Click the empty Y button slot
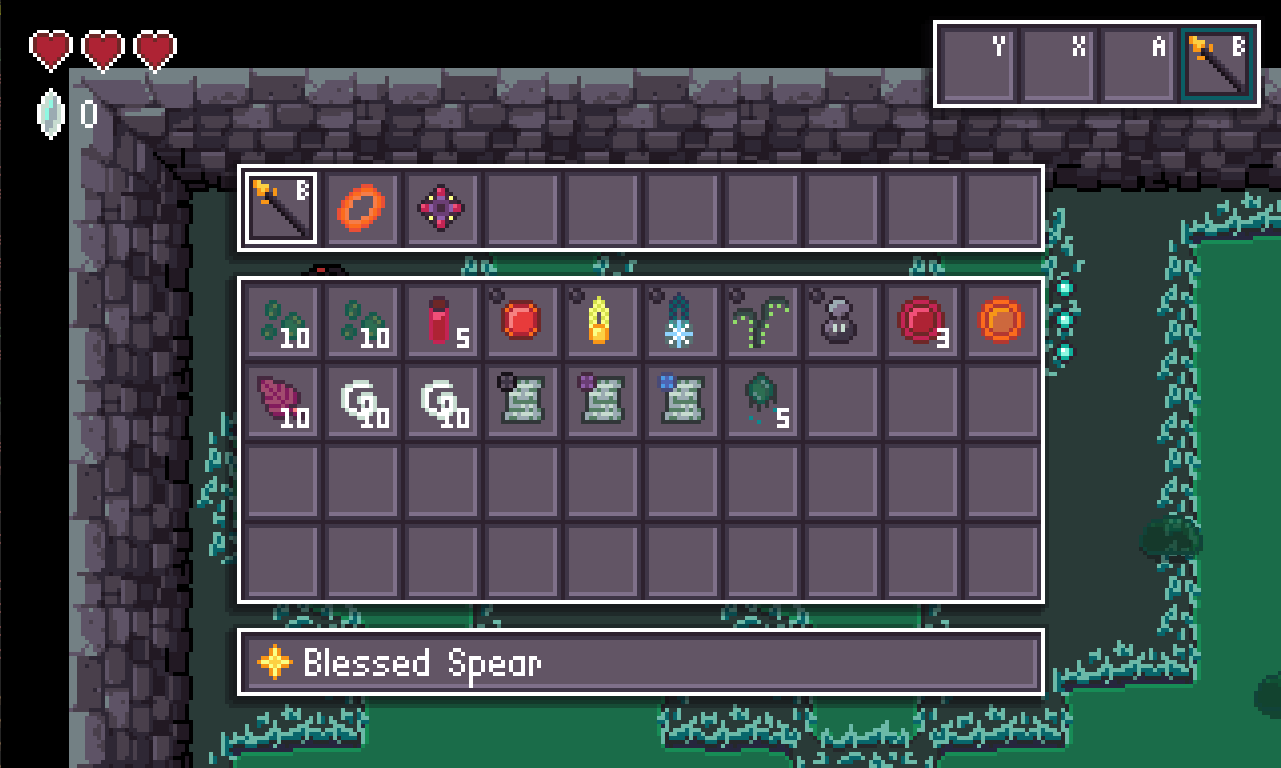 pyautogui.click(x=976, y=62)
